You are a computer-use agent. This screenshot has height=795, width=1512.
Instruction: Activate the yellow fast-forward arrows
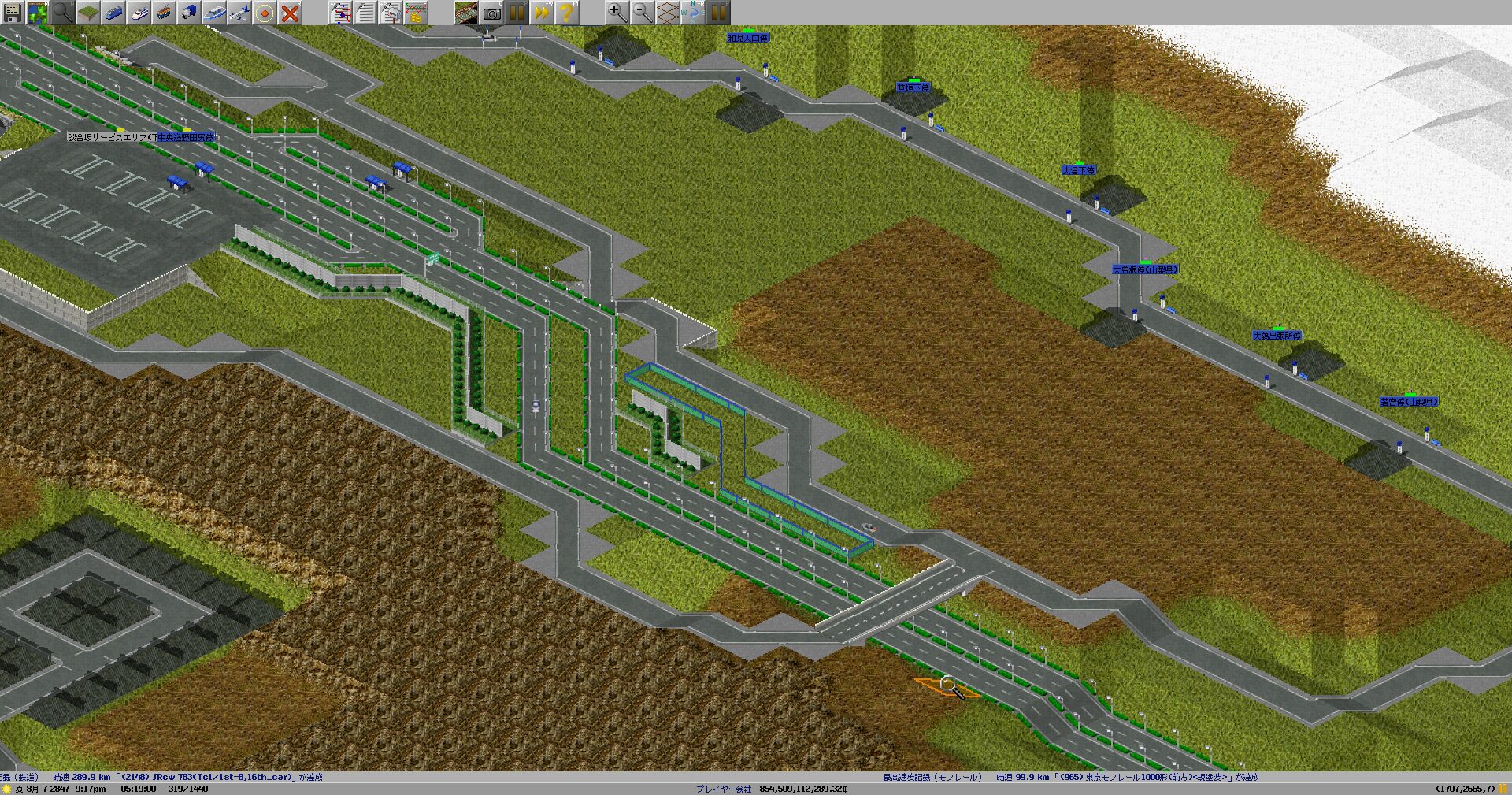pyautogui.click(x=542, y=13)
